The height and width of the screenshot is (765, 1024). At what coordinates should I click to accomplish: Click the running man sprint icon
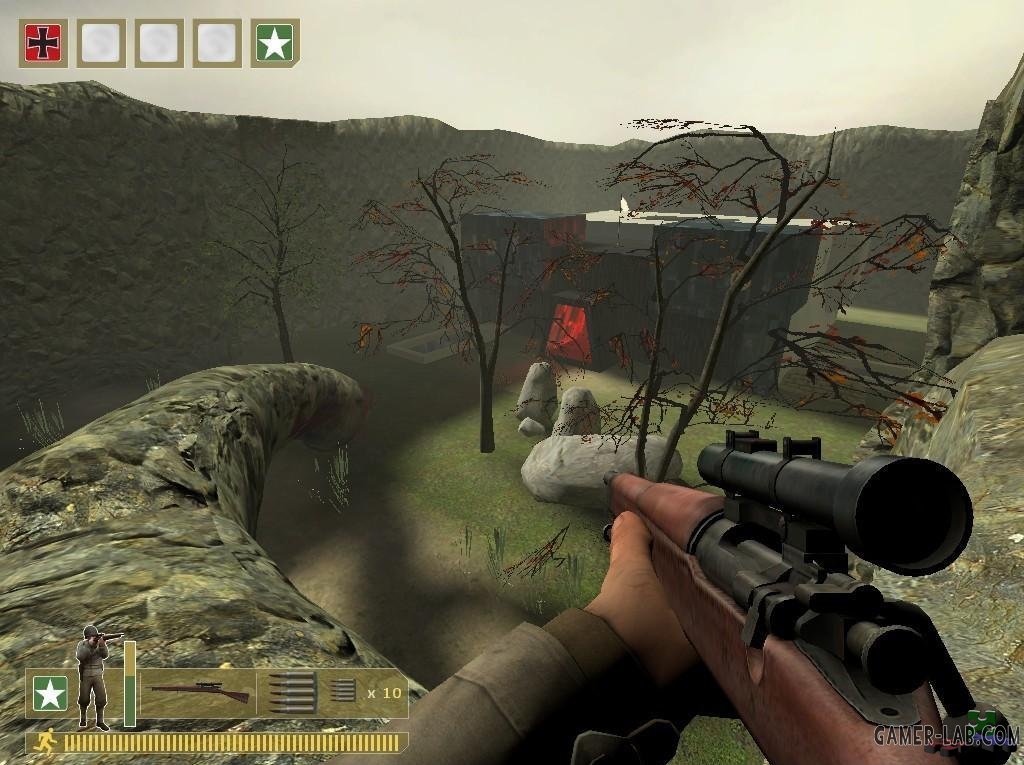(x=44, y=742)
